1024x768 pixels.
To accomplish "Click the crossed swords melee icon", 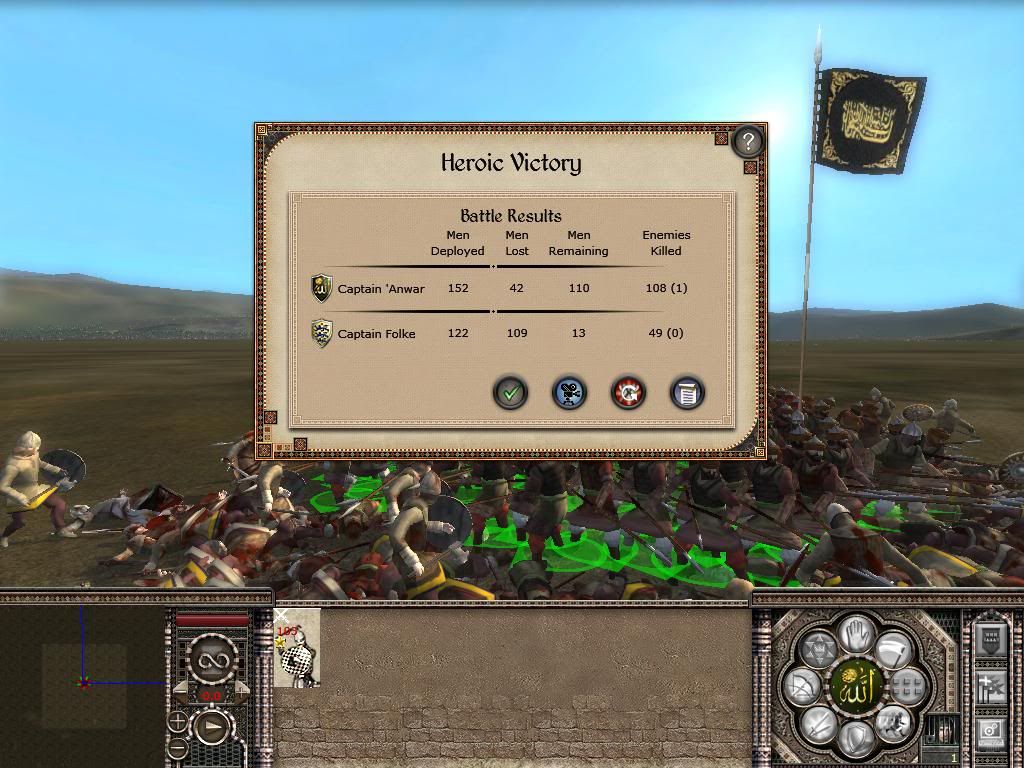I will tap(818, 722).
